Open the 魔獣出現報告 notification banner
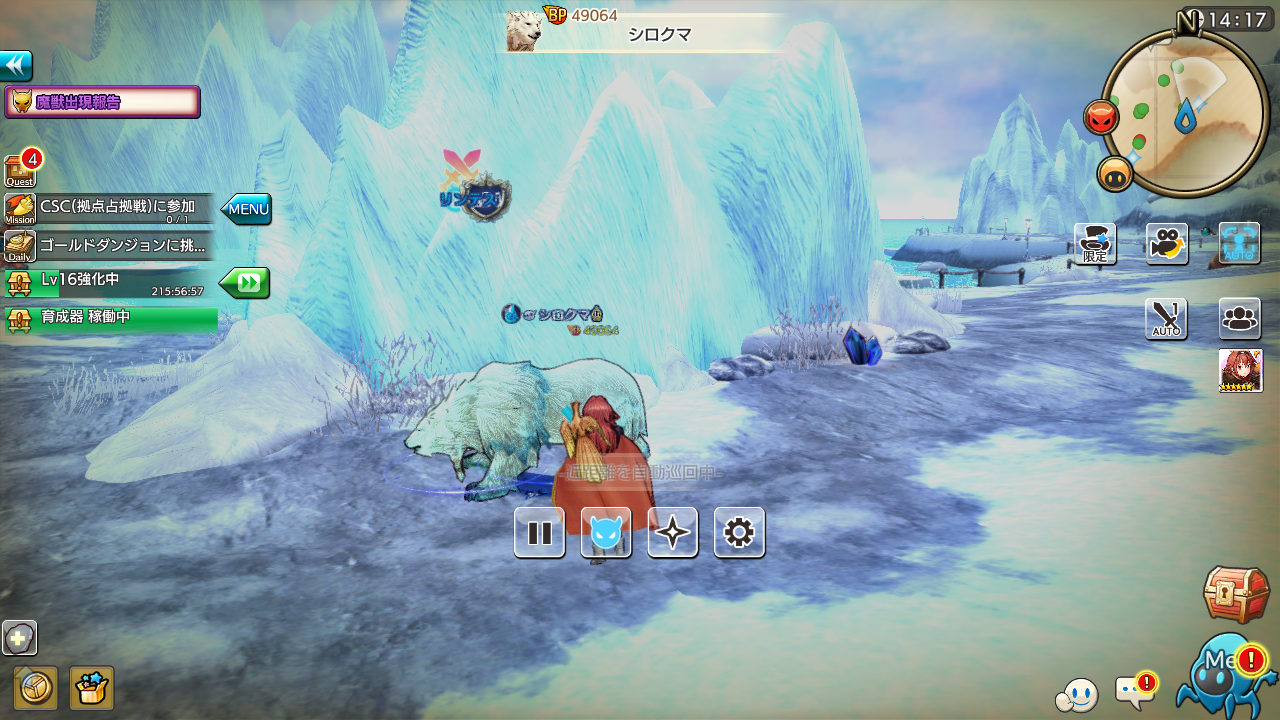The height and width of the screenshot is (720, 1280). (x=103, y=102)
